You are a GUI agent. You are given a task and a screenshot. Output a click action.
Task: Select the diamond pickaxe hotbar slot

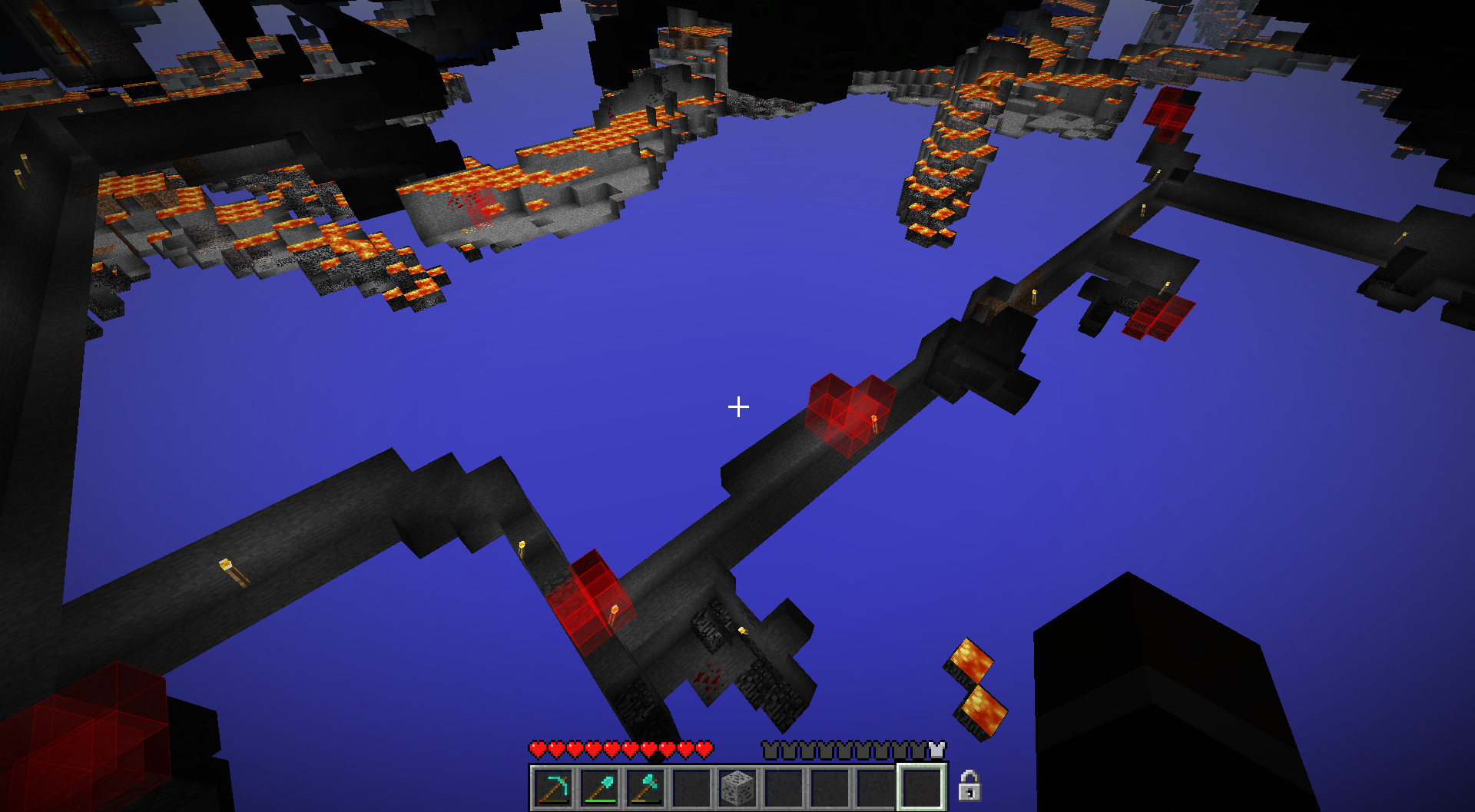tap(553, 788)
